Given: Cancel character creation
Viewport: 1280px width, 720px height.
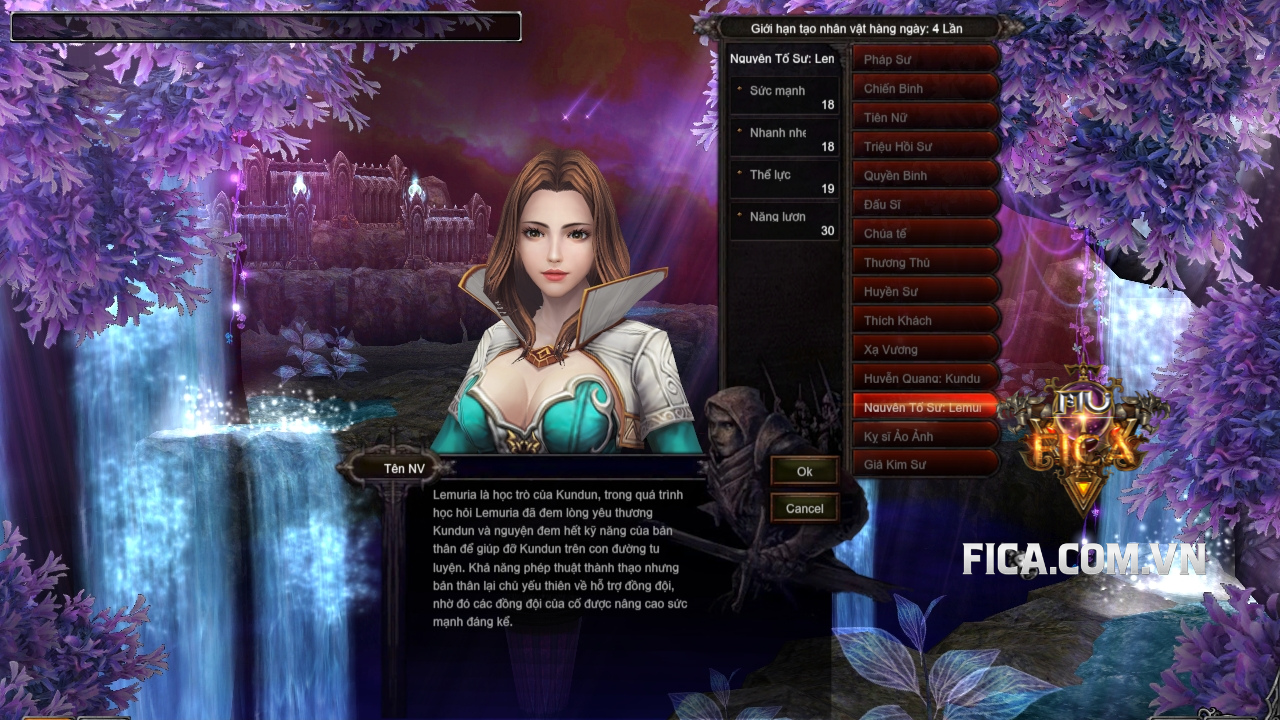Looking at the screenshot, I should (x=804, y=508).
